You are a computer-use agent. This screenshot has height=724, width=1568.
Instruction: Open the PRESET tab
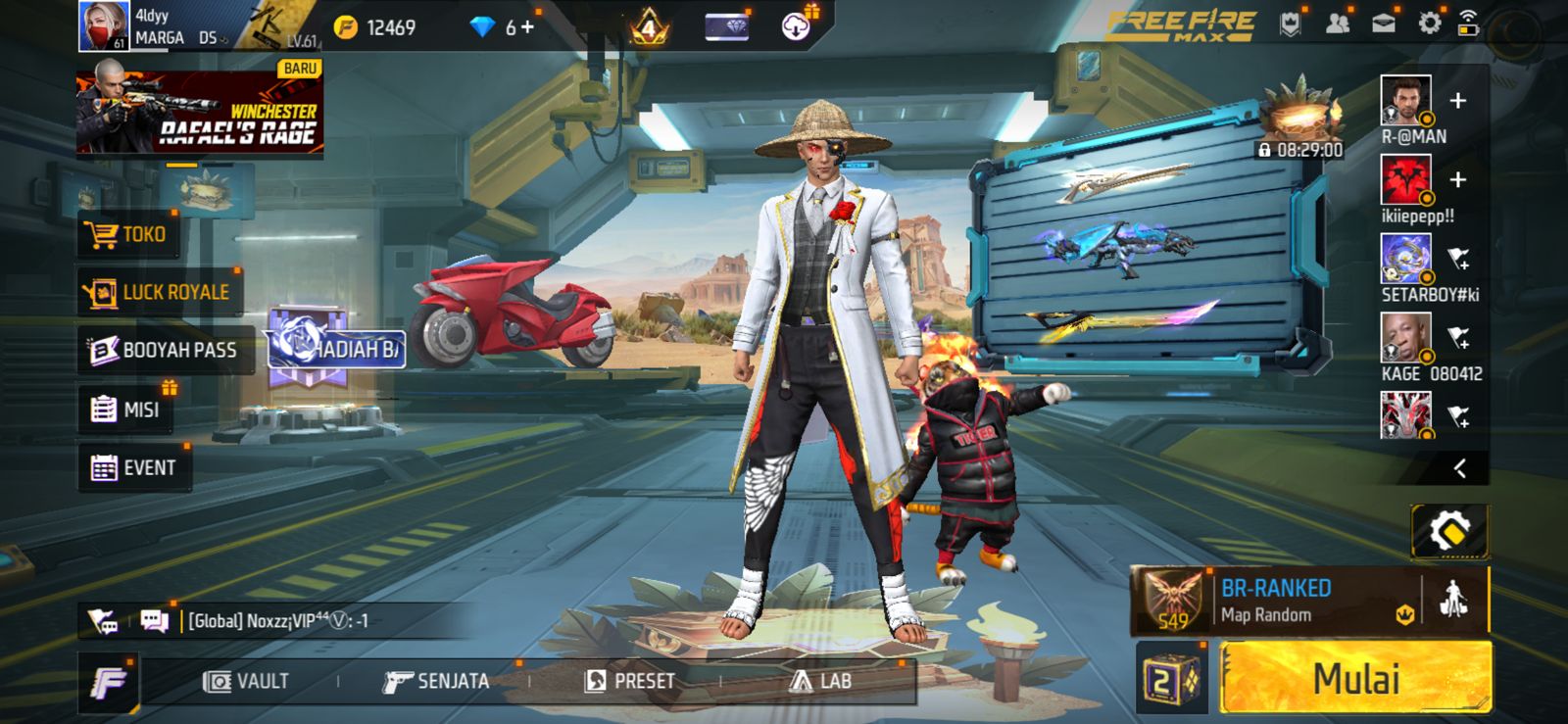point(629,681)
